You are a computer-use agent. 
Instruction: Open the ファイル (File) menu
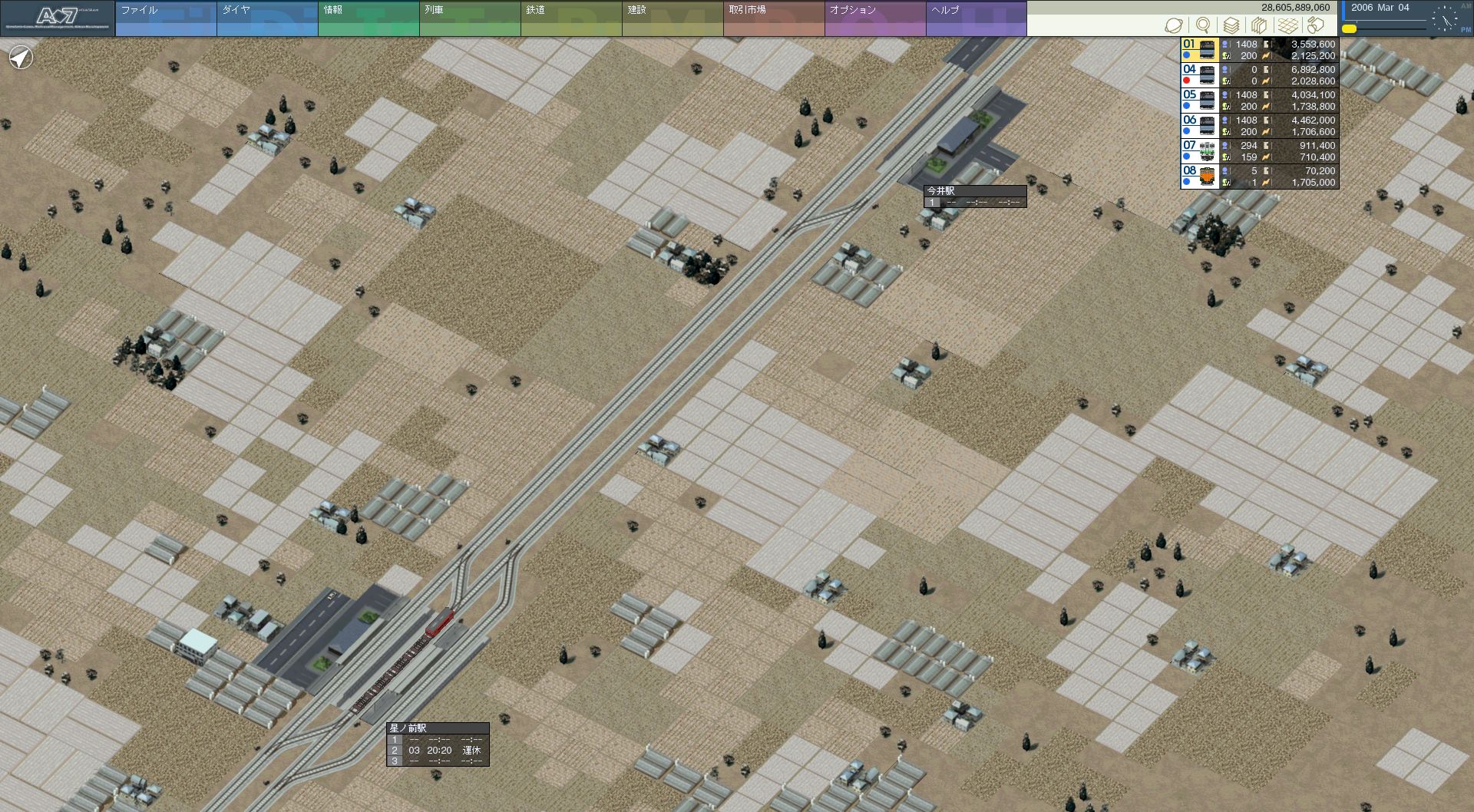coord(166,18)
